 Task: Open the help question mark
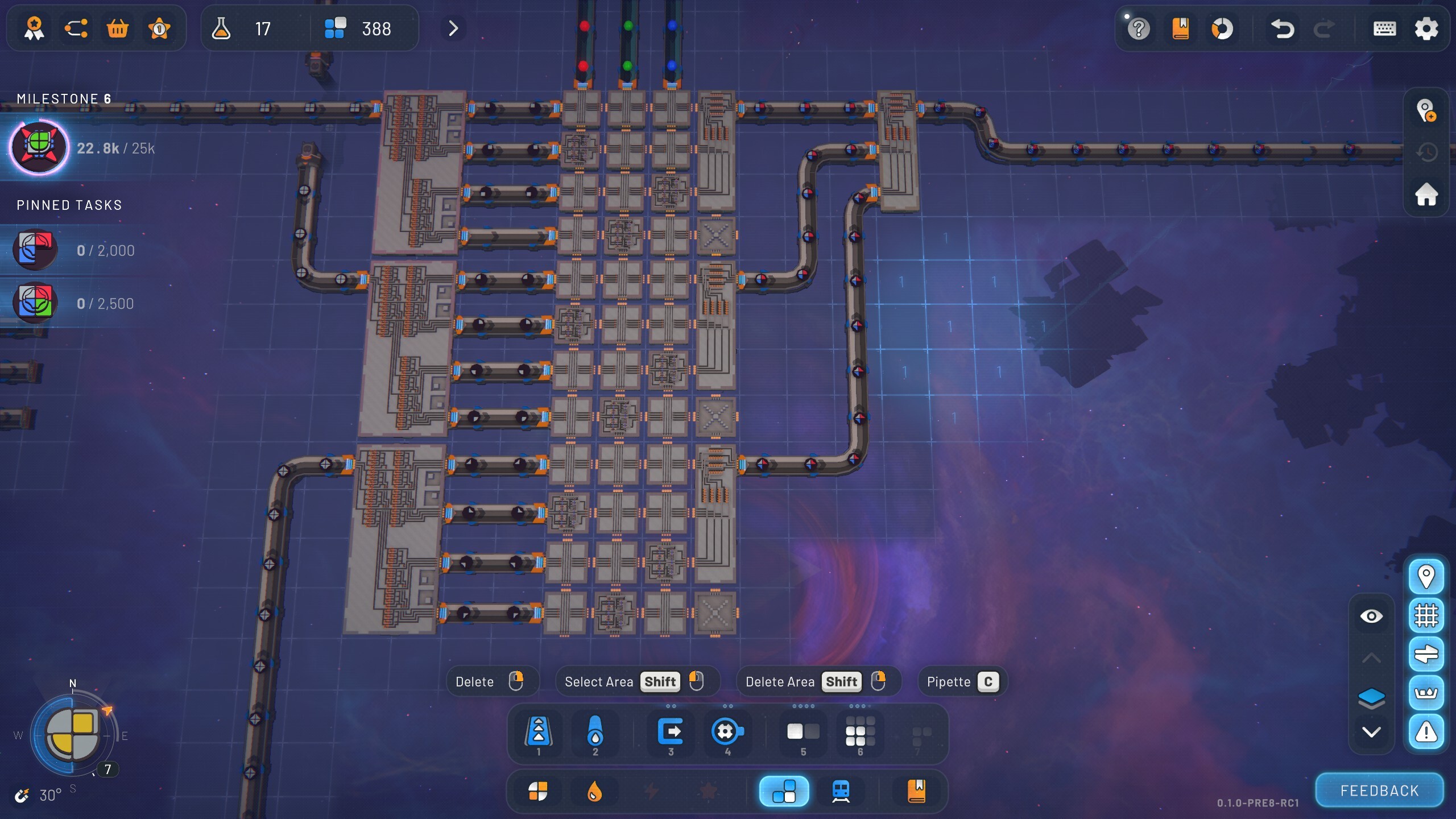pos(1139,28)
